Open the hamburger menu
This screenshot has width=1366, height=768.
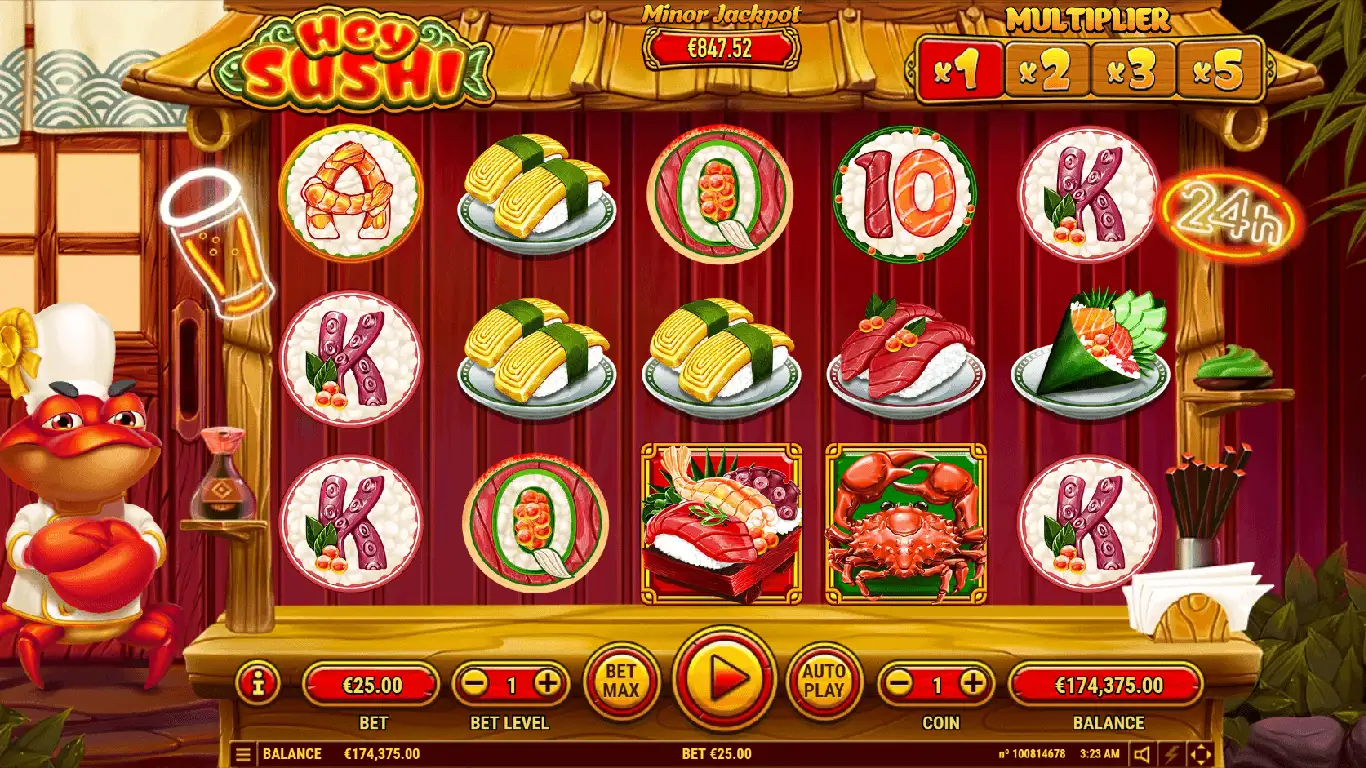click(242, 754)
